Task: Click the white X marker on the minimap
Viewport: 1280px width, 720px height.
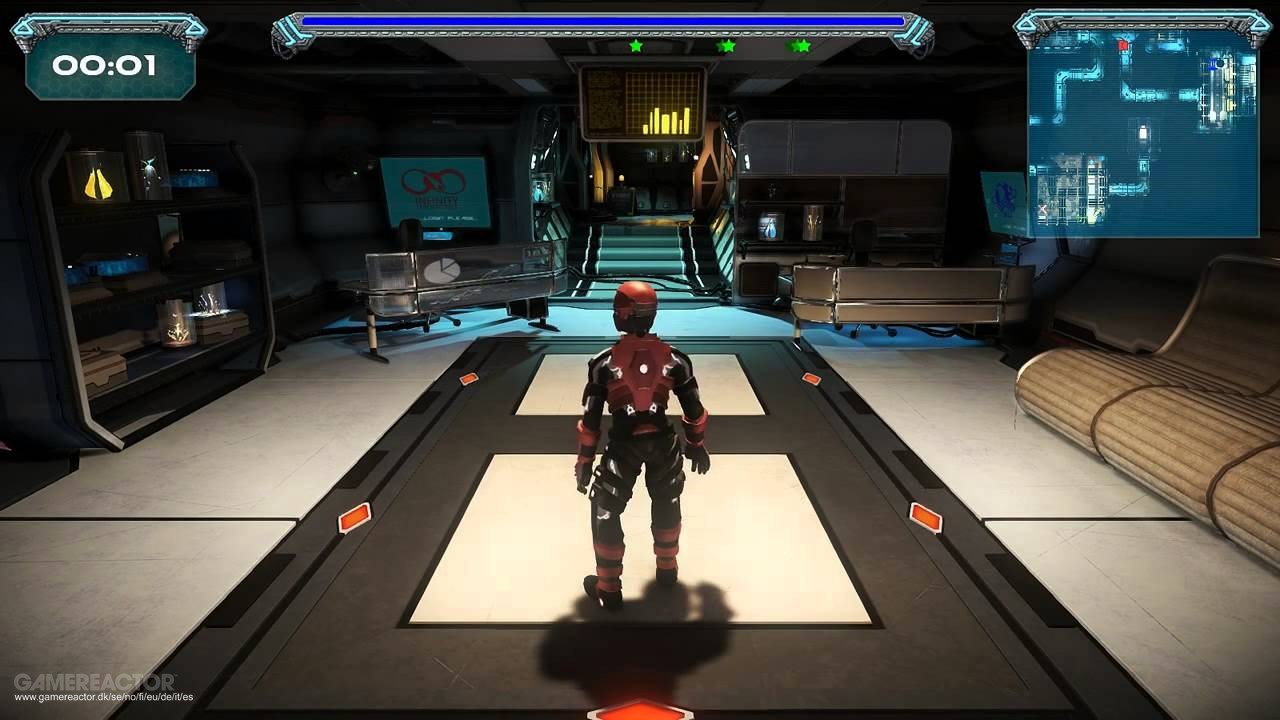Action: pyautogui.click(x=1042, y=210)
